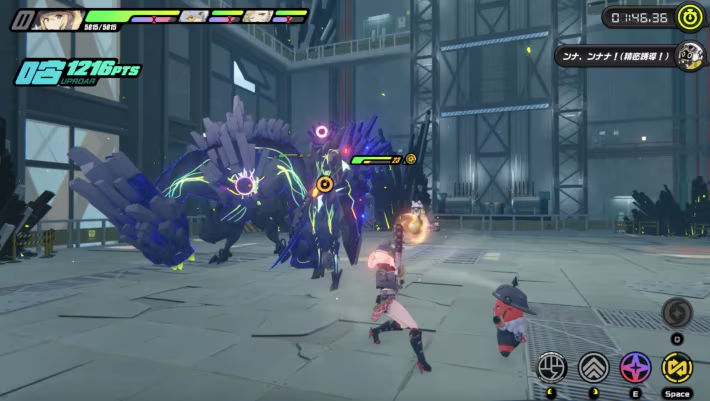Screen dimensions: 710x401
Task: Select the Bangboo portrait beside the dialogue
Action: 689,55
